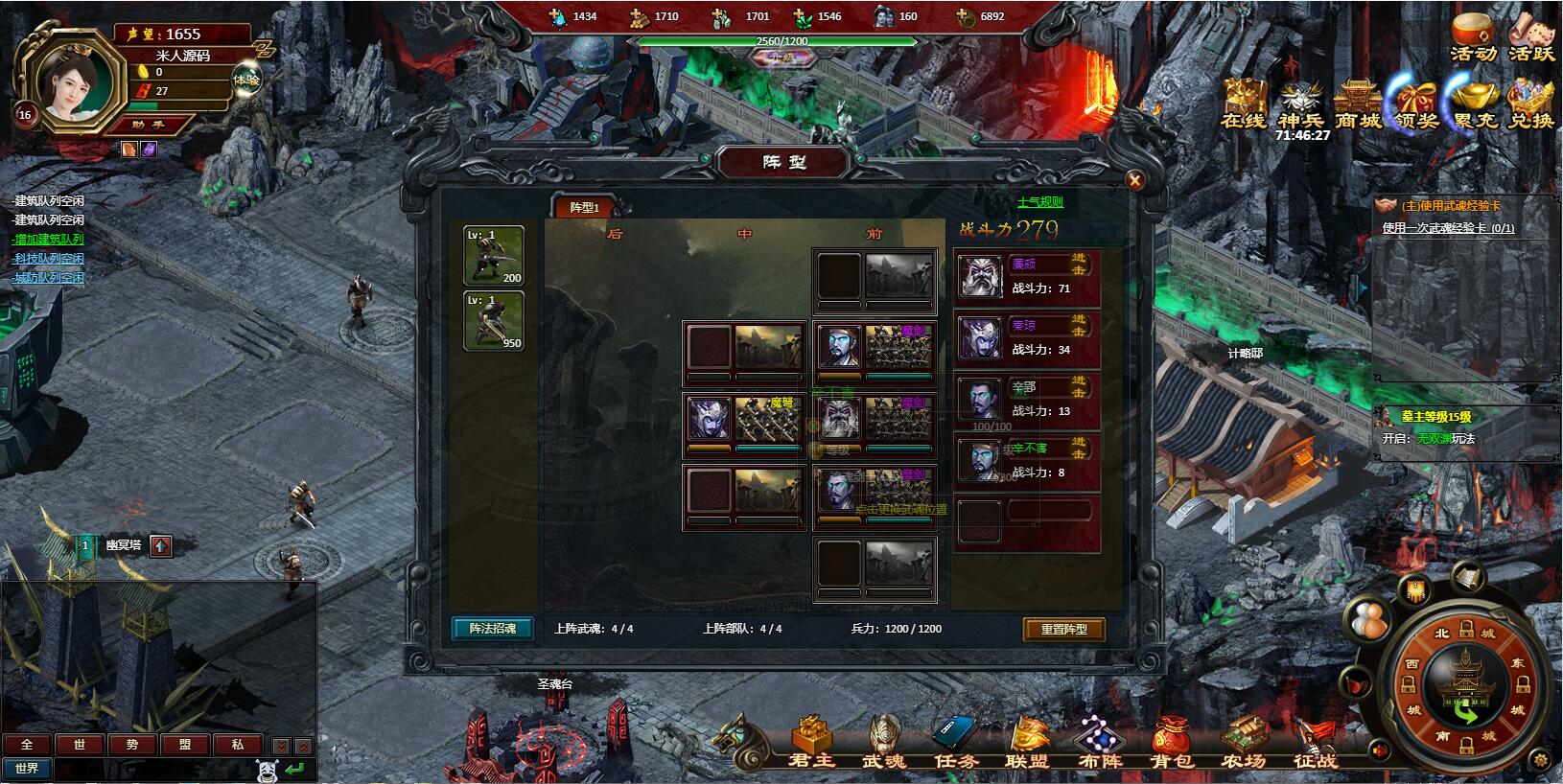The width and height of the screenshot is (1563, 784).
Task: Select the troop unit with 950 soldiers
Action: [494, 321]
